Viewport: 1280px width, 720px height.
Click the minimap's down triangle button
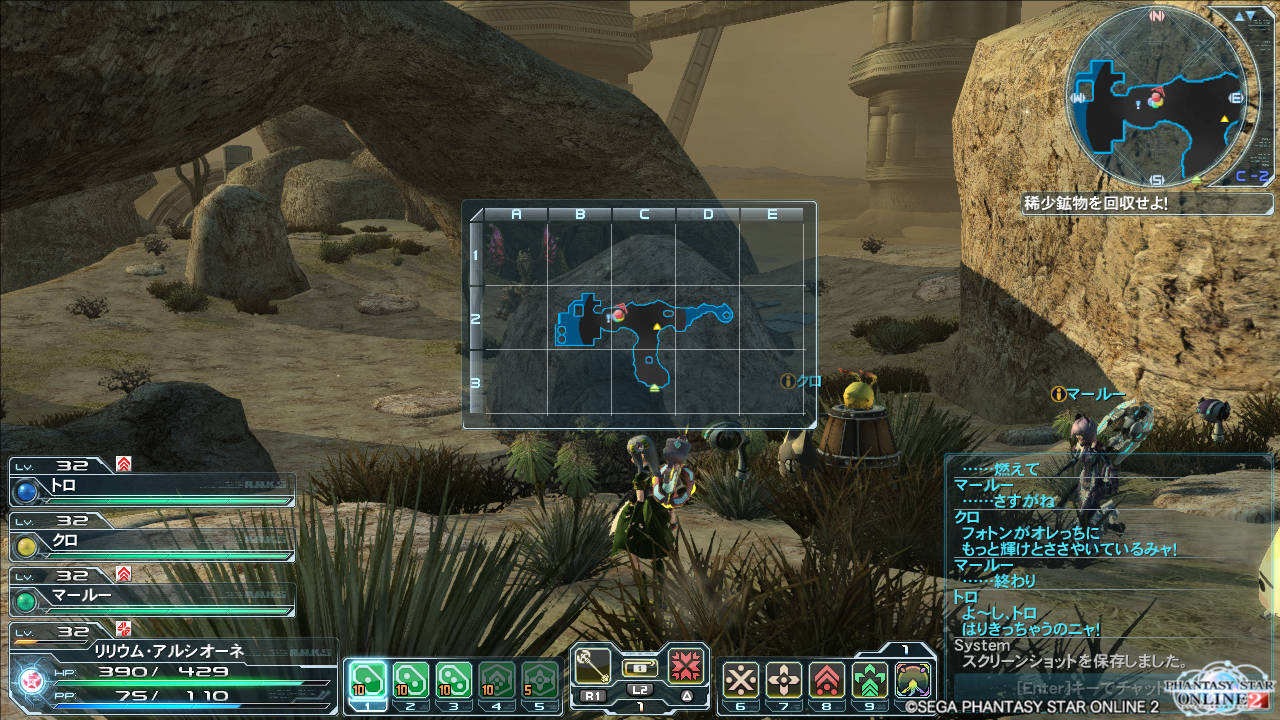[x=1254, y=16]
